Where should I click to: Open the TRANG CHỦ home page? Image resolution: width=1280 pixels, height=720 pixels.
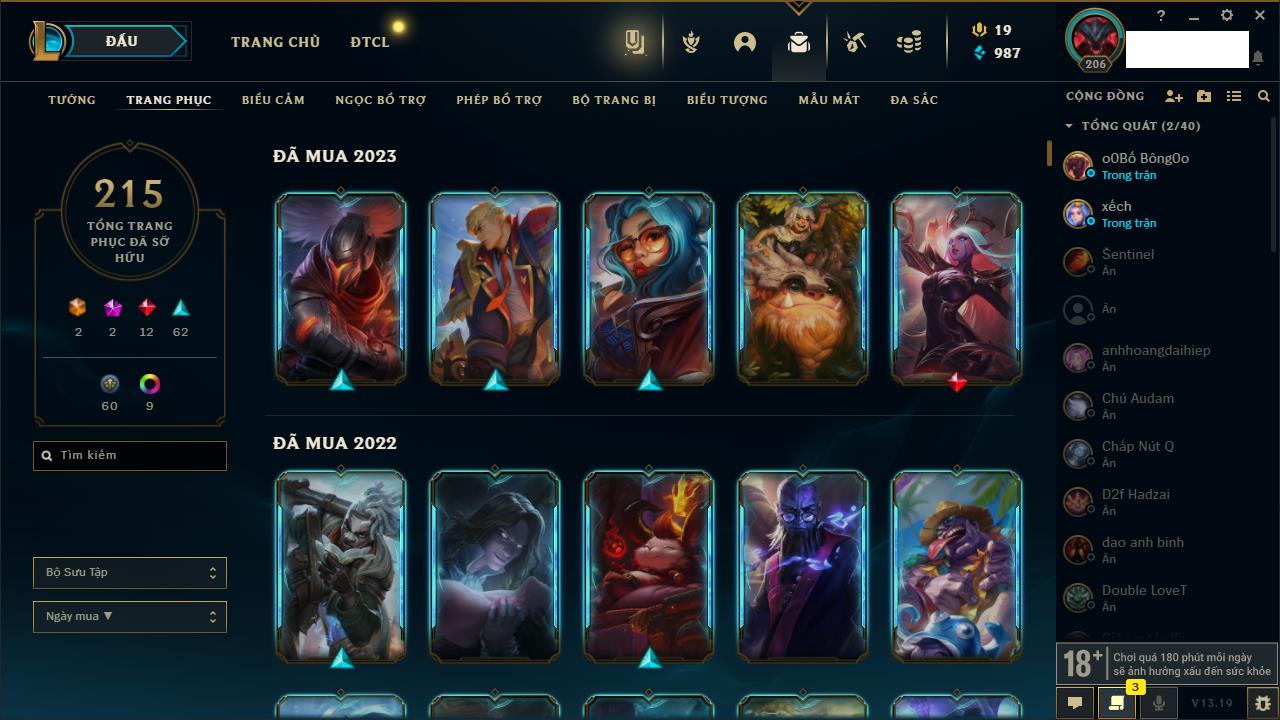(275, 42)
